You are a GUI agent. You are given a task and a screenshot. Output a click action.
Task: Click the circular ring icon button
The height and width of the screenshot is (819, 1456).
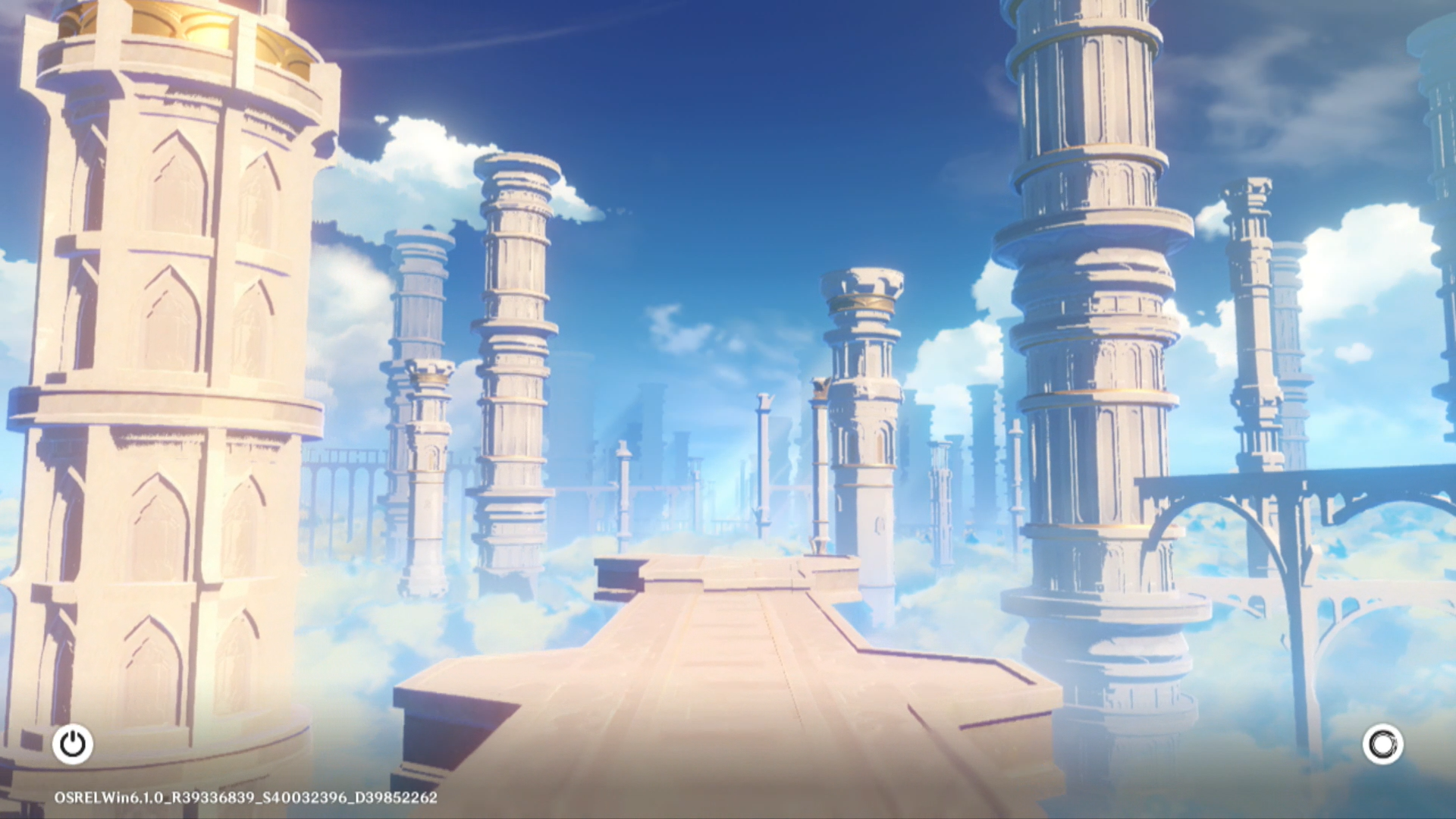[1382, 744]
